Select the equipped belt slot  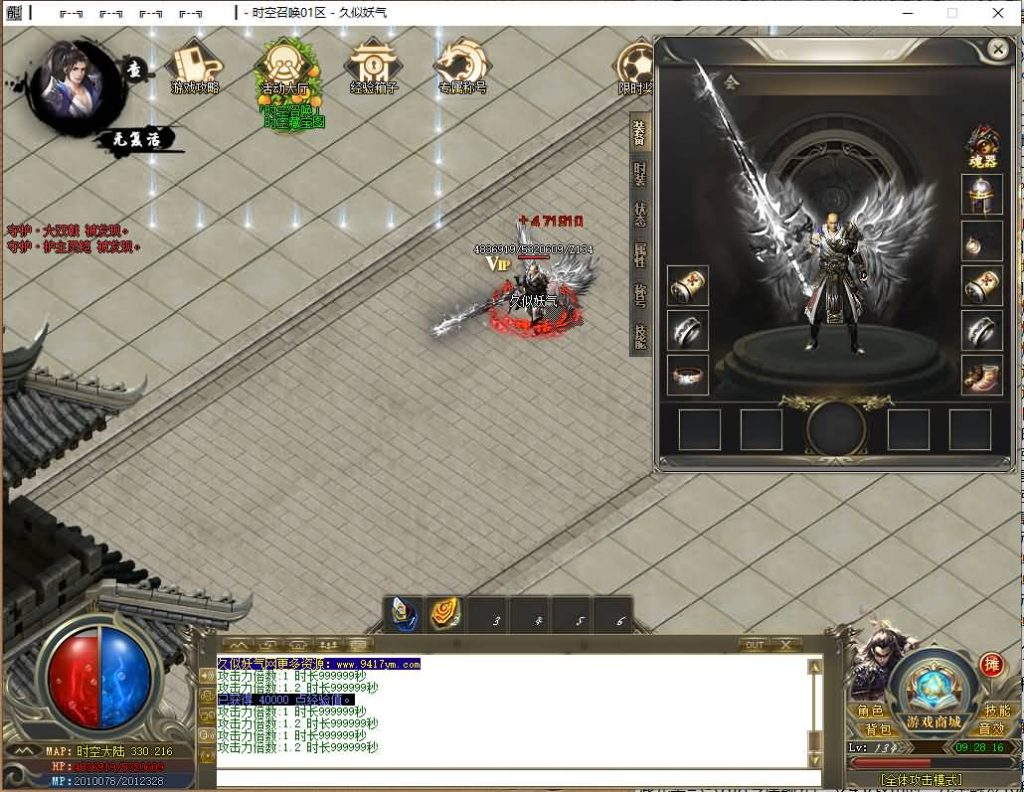(688, 375)
